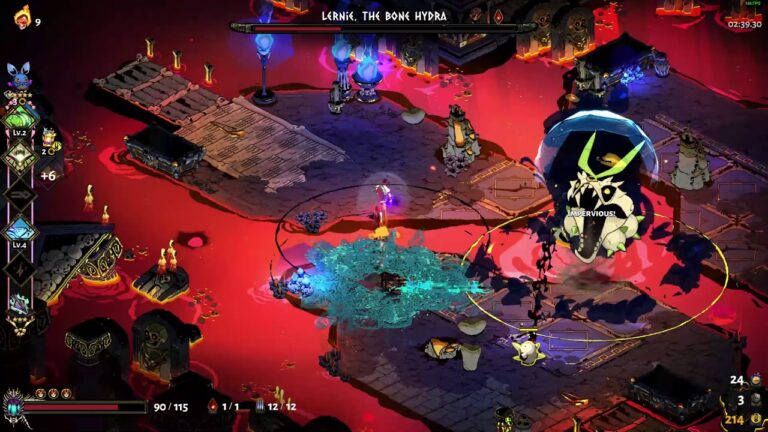
Task: Click the scarab portrait by the health bar
Action: (14, 407)
